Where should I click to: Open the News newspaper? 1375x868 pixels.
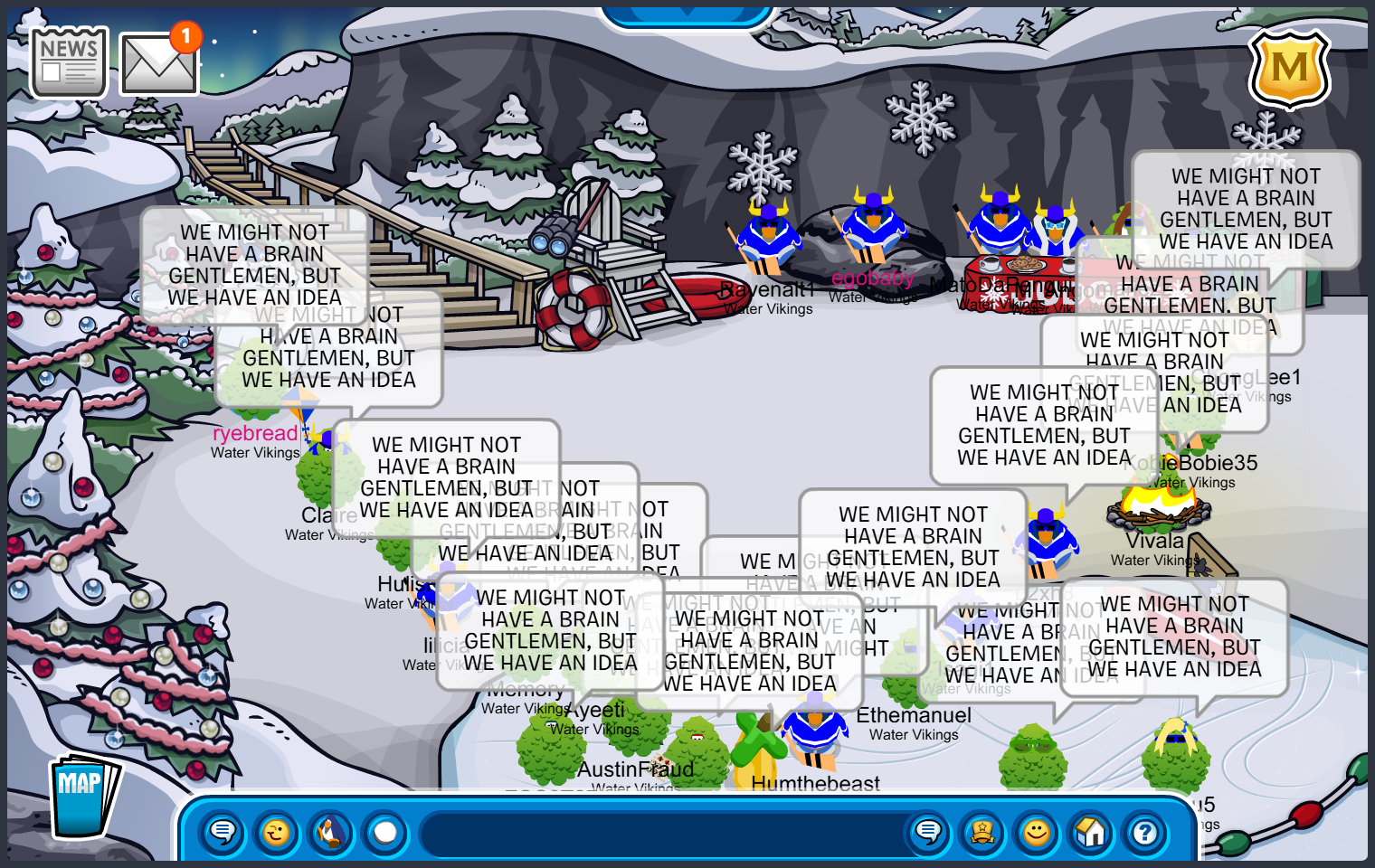click(69, 61)
